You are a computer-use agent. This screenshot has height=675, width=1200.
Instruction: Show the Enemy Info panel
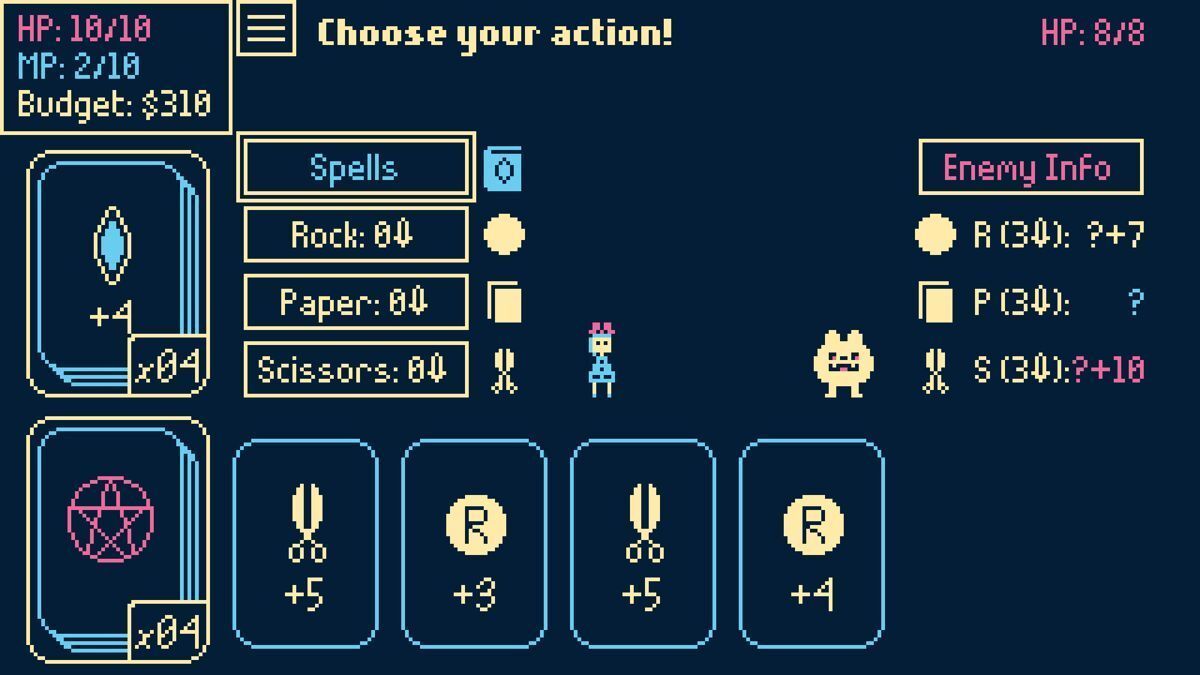1030,167
